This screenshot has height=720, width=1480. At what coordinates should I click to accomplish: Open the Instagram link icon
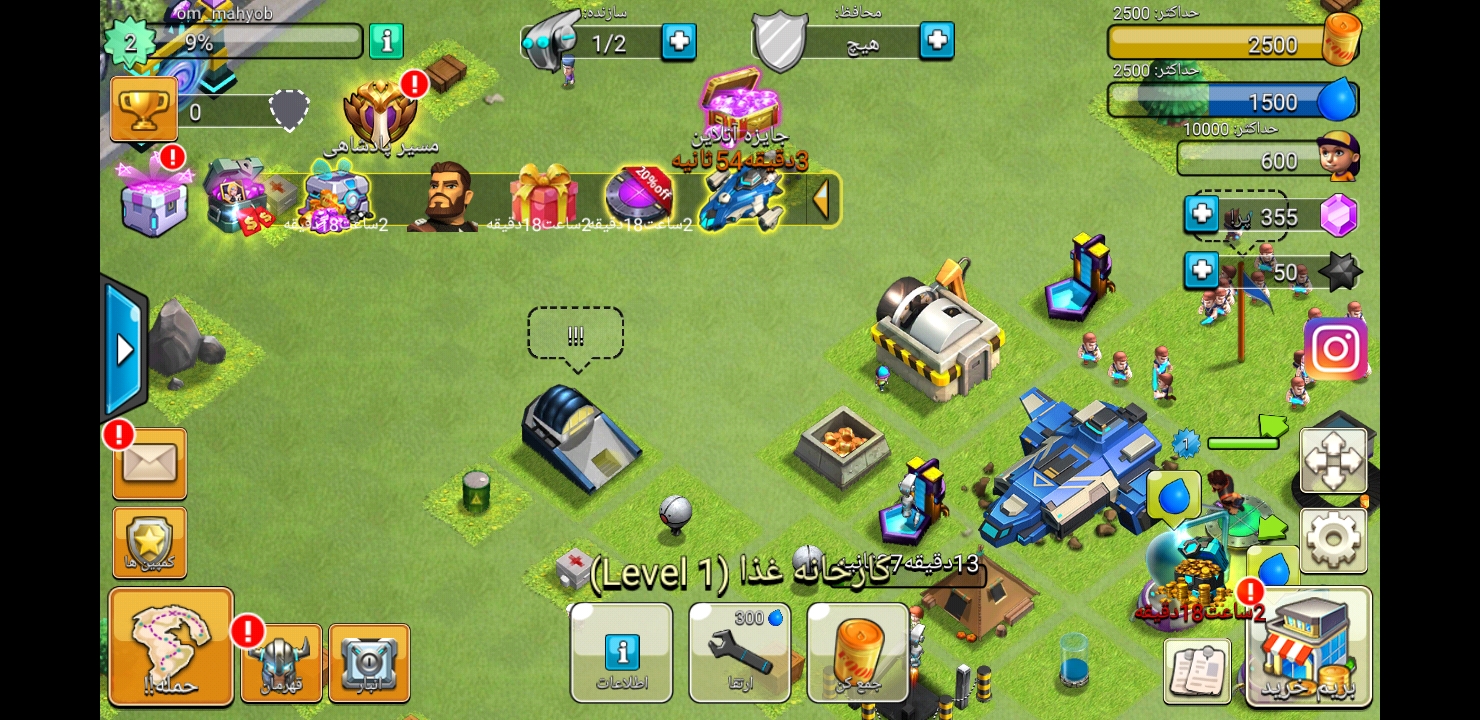click(x=1335, y=349)
